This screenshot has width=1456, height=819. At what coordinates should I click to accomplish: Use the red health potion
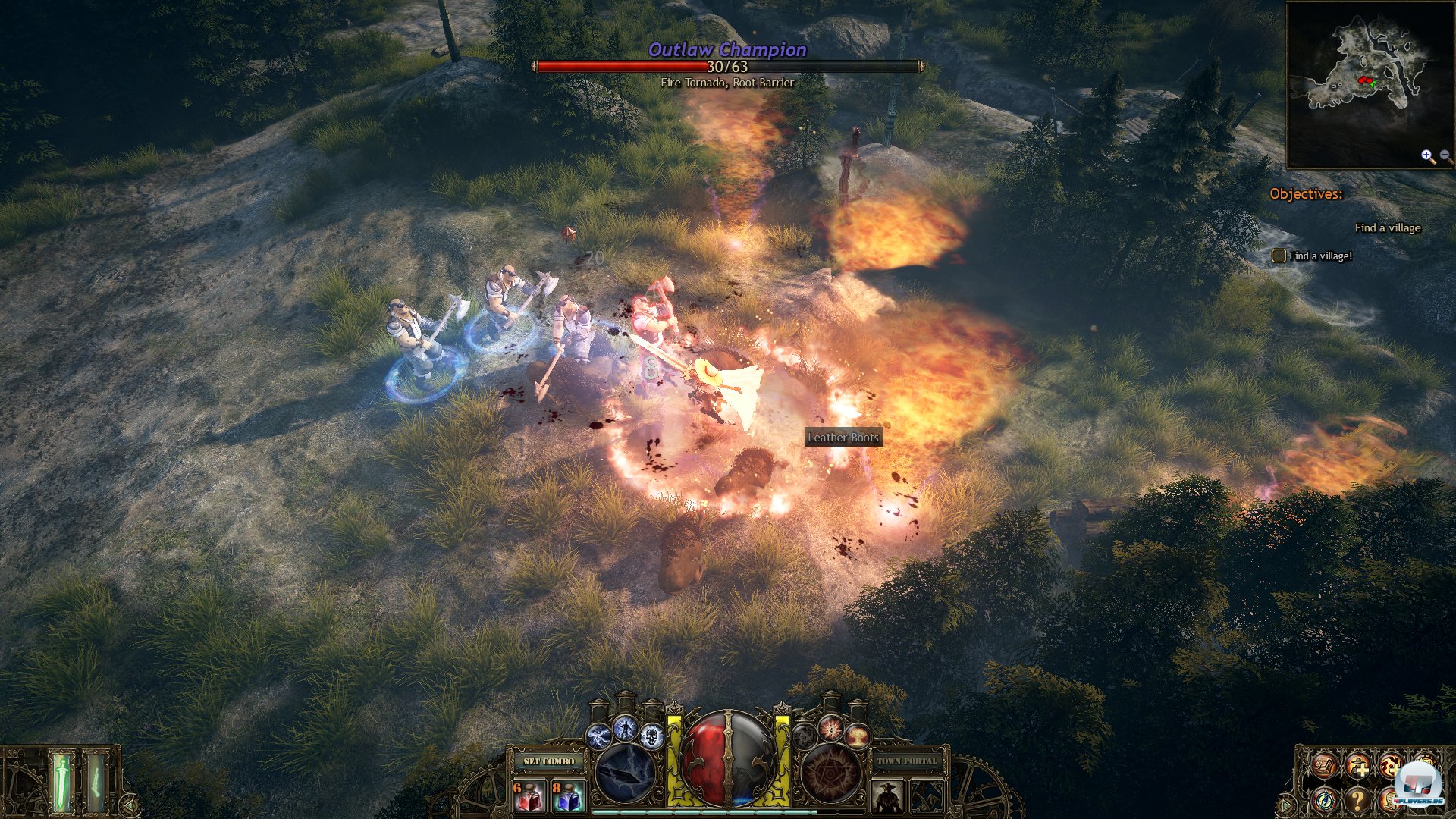coord(529,795)
